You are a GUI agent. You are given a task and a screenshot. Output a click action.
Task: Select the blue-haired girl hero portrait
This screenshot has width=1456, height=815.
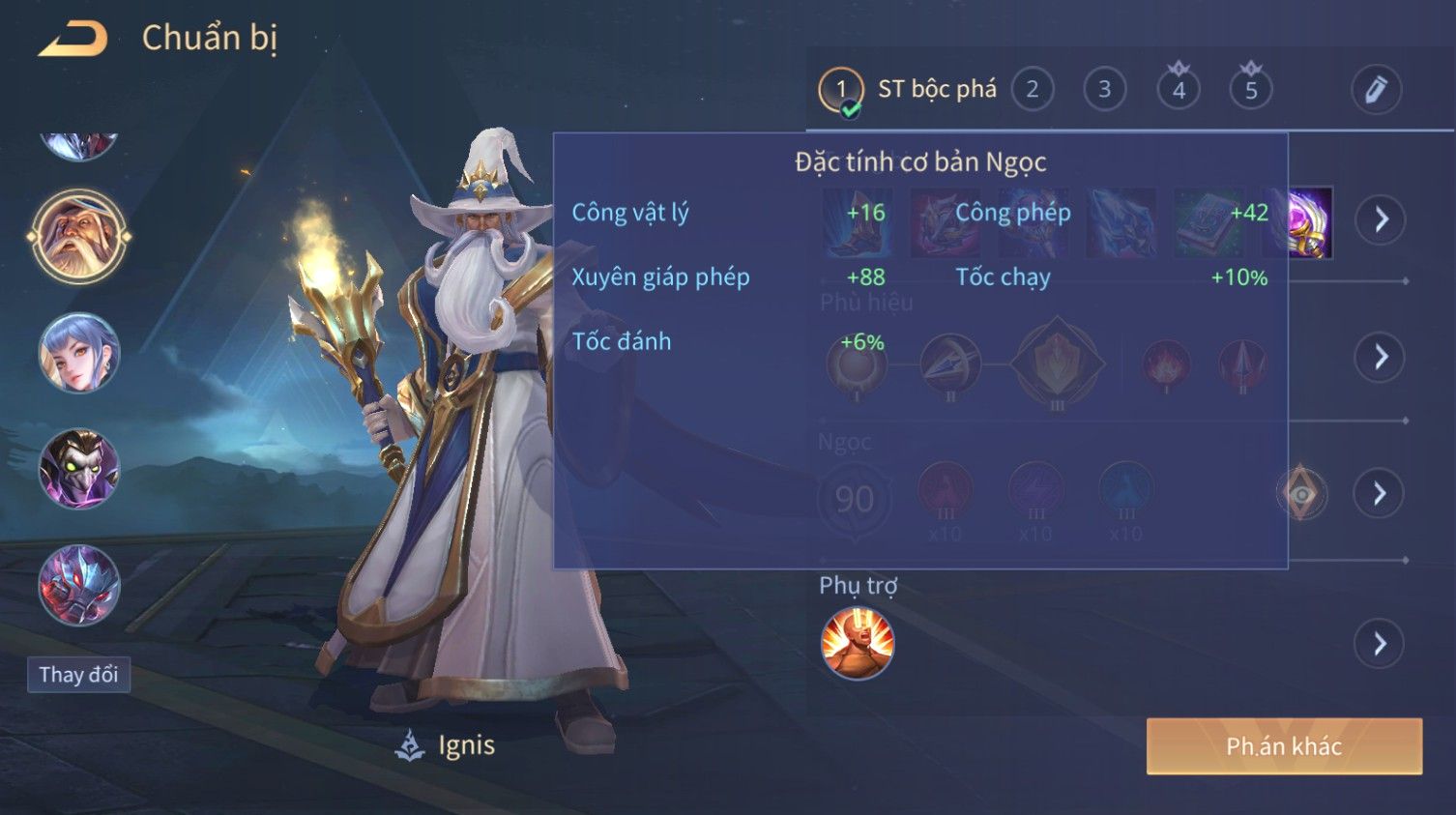79,353
